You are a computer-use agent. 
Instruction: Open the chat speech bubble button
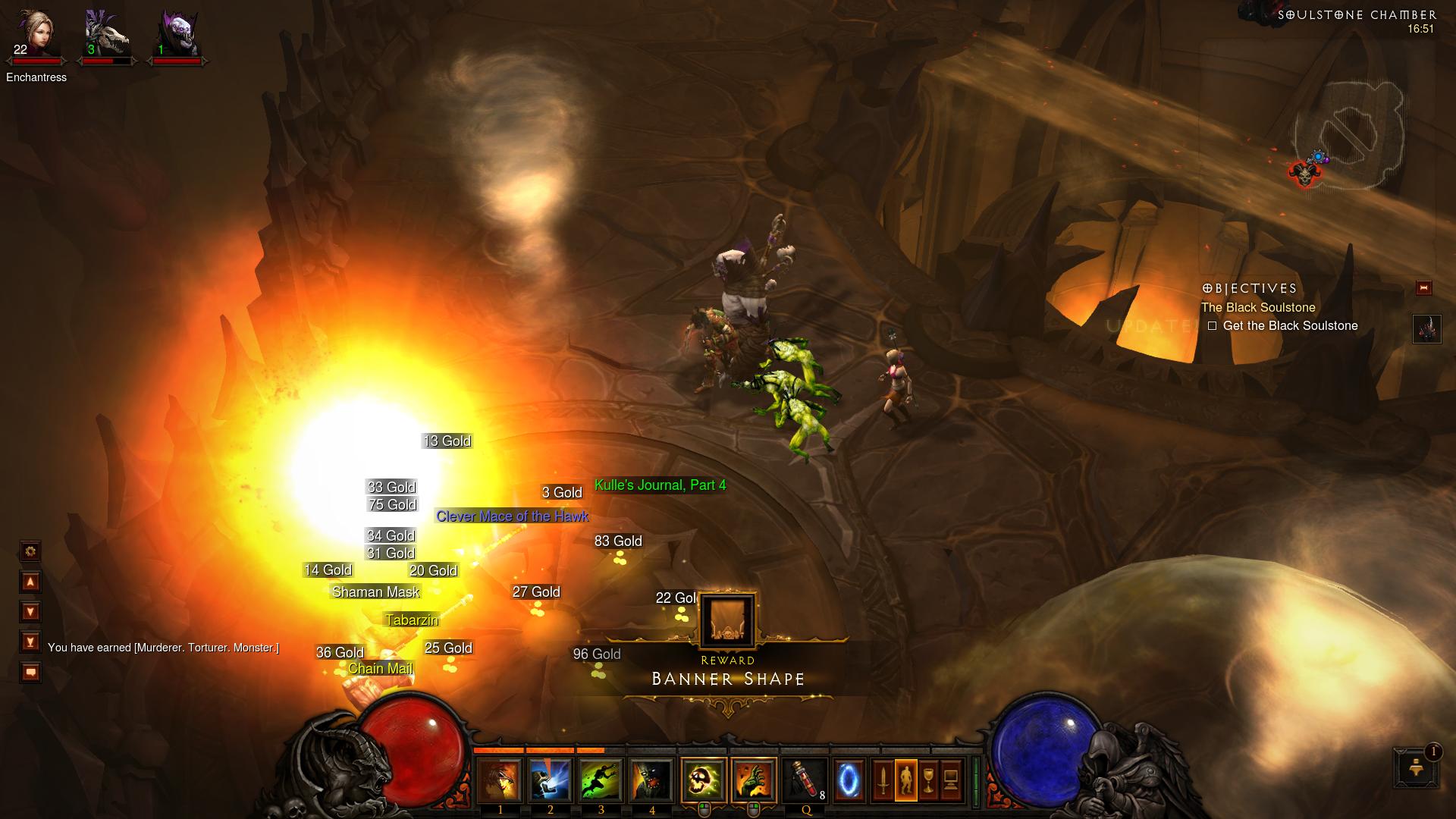(30, 673)
